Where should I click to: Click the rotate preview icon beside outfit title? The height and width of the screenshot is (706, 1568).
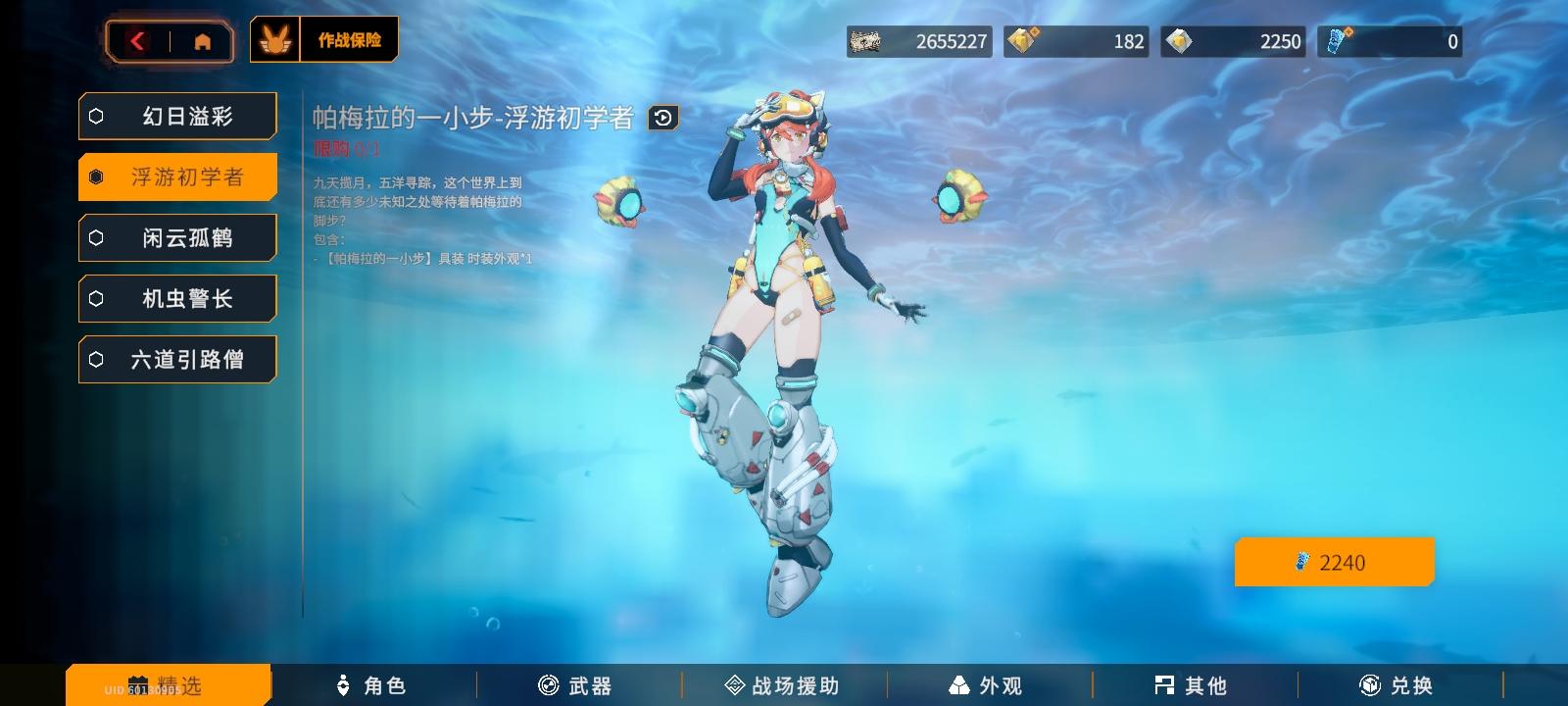pos(664,118)
